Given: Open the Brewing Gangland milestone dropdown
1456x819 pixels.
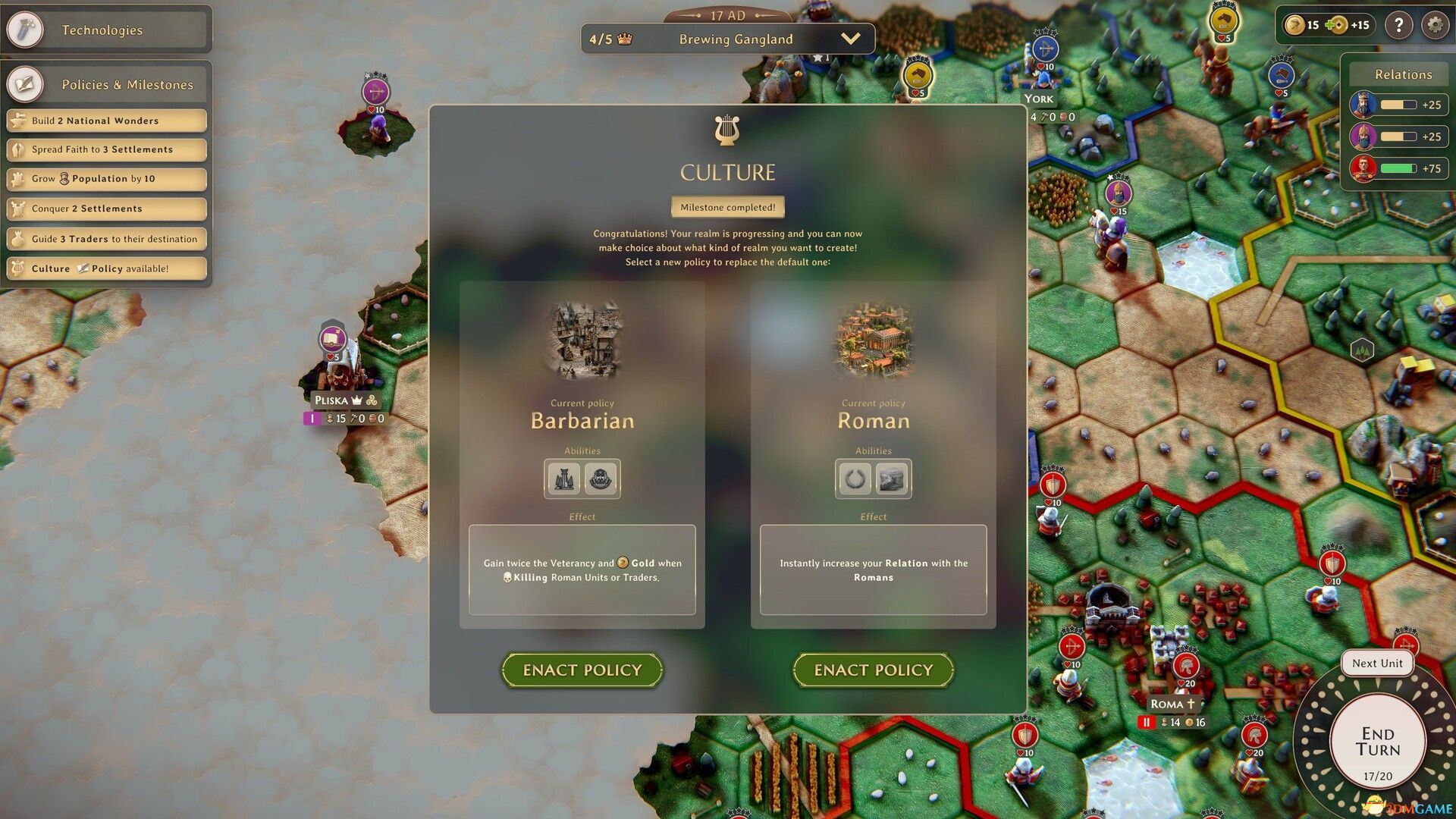Looking at the screenshot, I should tap(852, 39).
